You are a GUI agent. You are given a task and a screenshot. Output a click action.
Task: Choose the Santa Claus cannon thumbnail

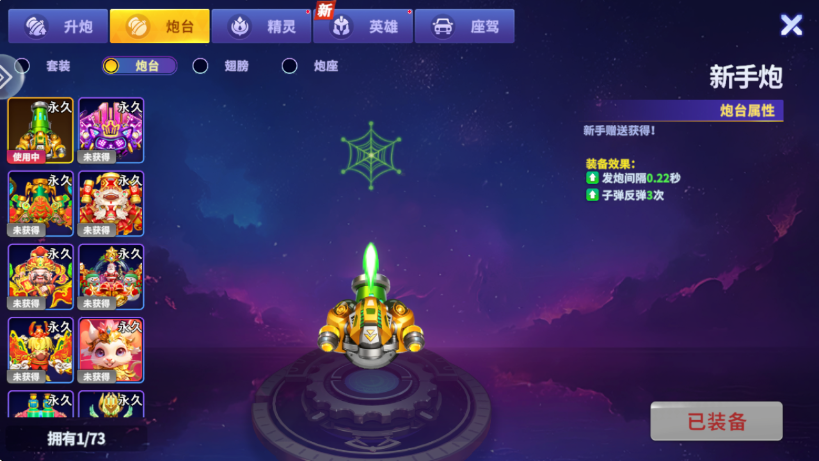(x=111, y=277)
